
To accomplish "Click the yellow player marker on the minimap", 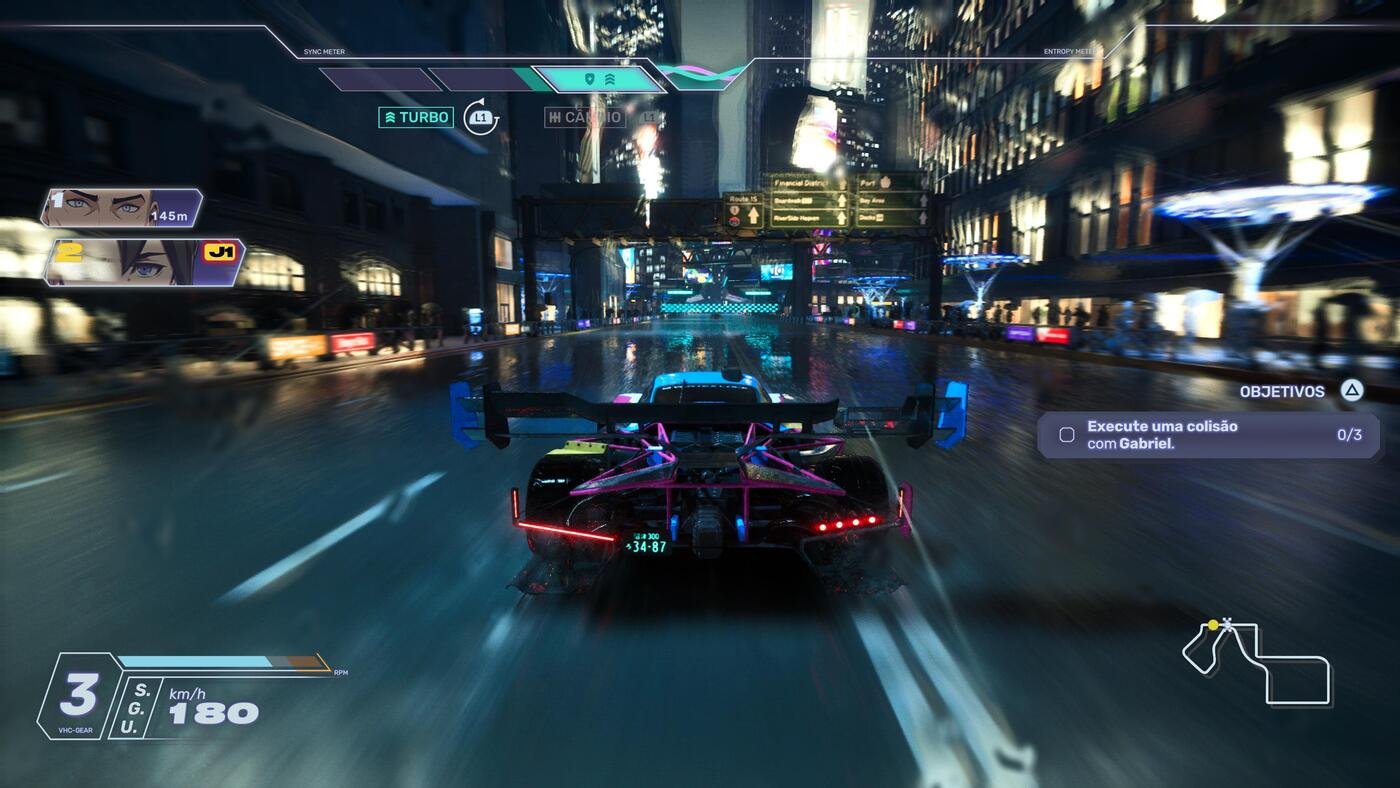I will (1215, 623).
